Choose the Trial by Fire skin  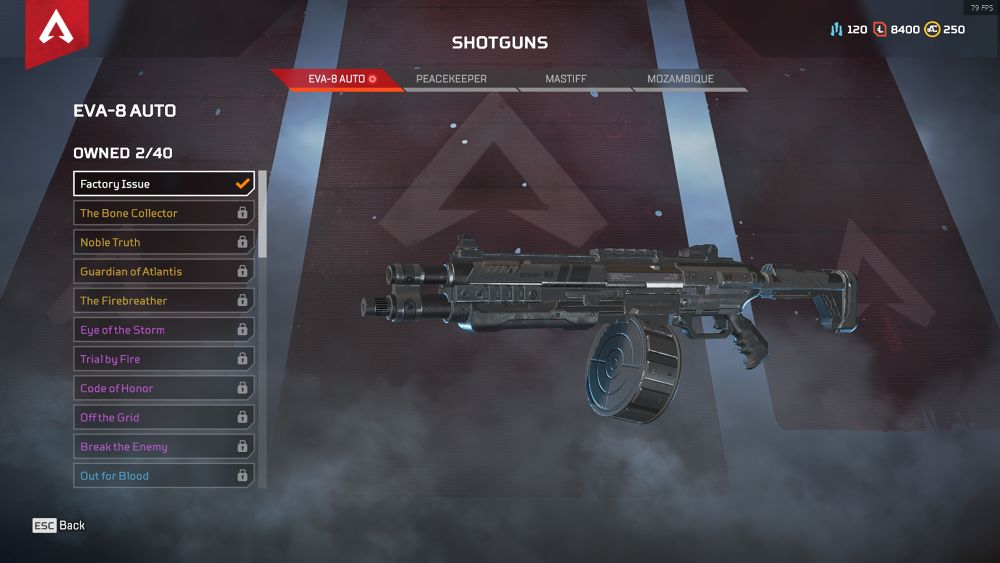tap(164, 359)
